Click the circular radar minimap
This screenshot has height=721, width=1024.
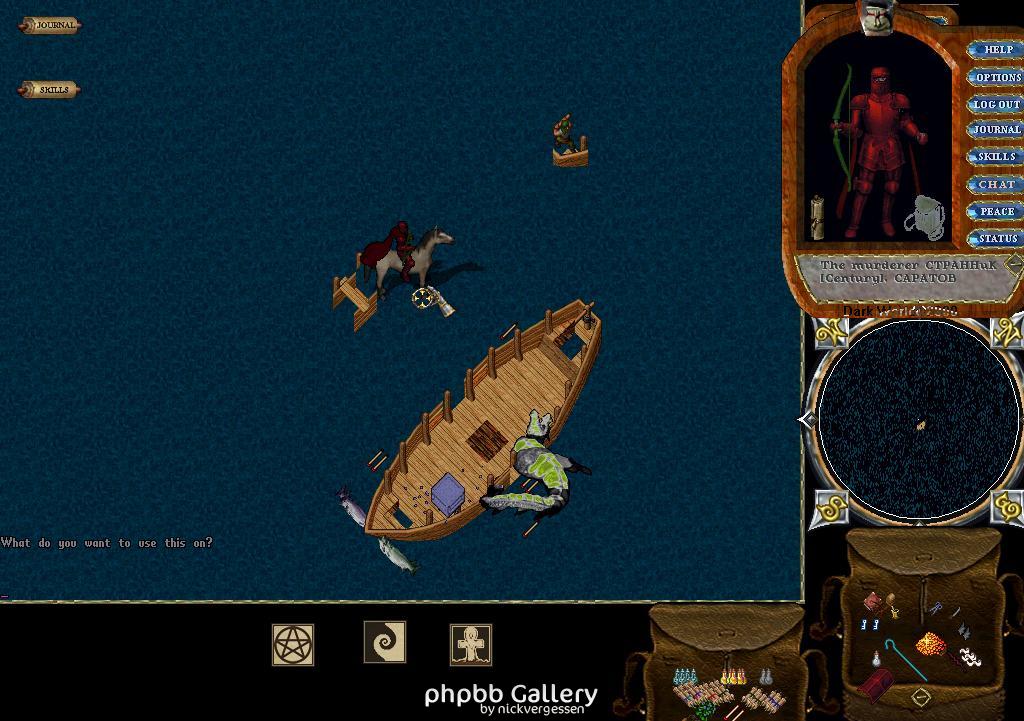919,421
